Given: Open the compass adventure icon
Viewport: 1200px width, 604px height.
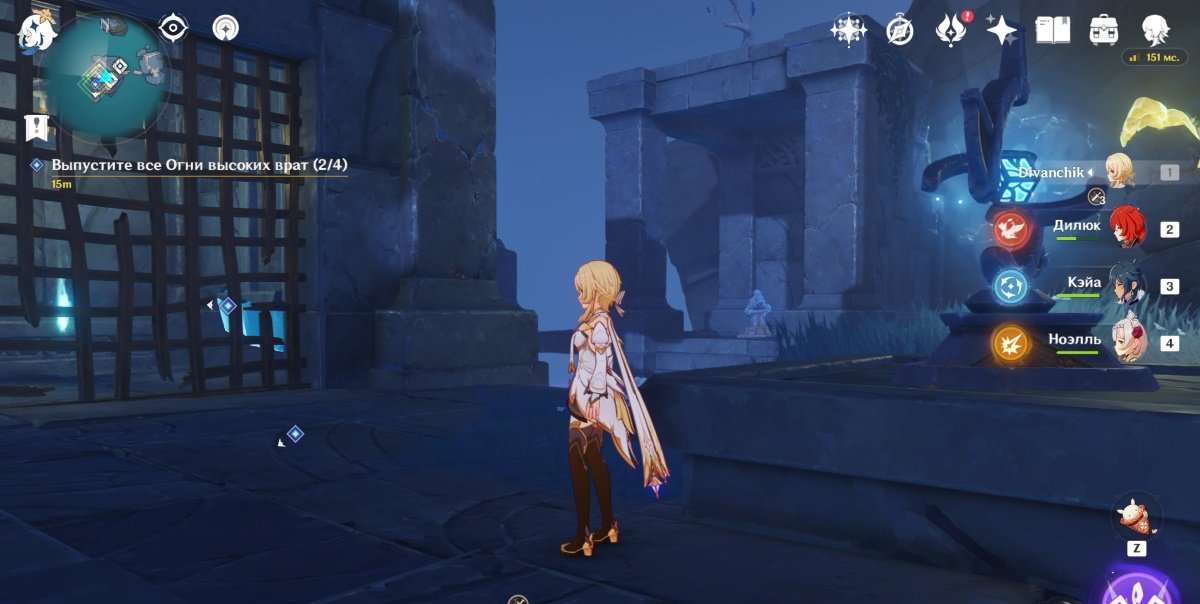Looking at the screenshot, I should (900, 30).
